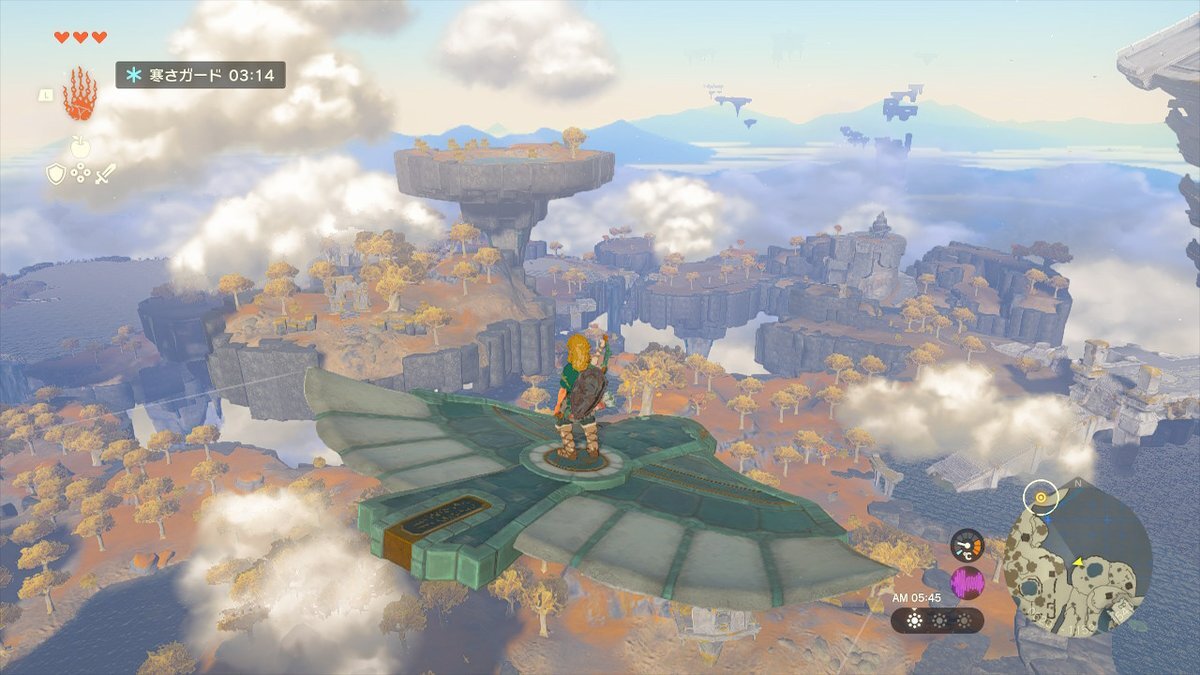Screen dimensions: 1200x675
Task: Click the purple sound wave noise meter
Action: tap(966, 582)
